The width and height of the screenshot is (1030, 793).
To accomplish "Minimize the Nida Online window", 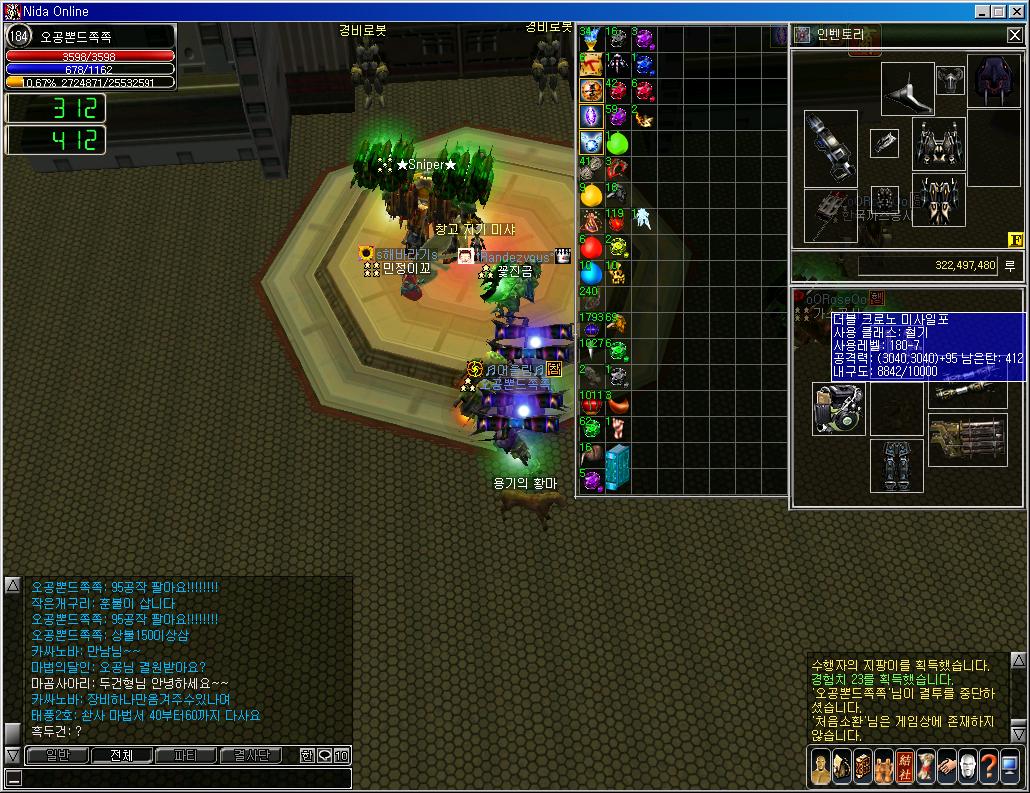I will [983, 11].
